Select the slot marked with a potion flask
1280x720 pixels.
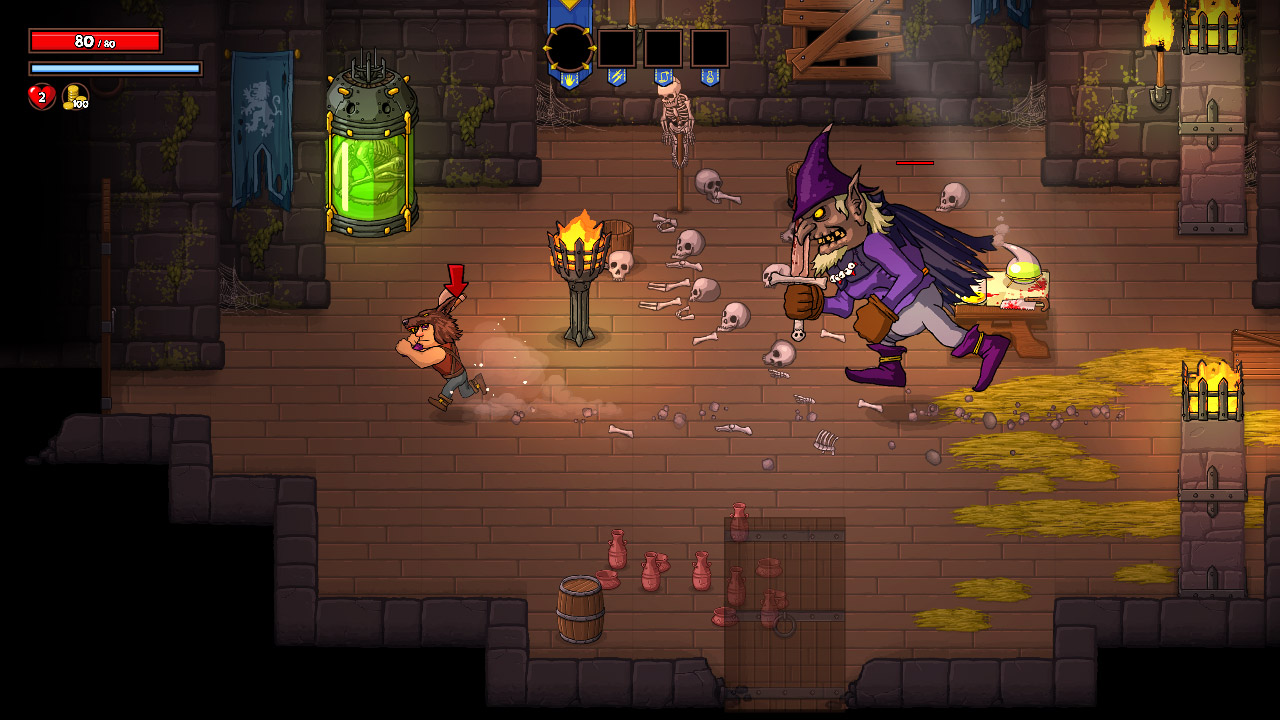click(x=710, y=48)
